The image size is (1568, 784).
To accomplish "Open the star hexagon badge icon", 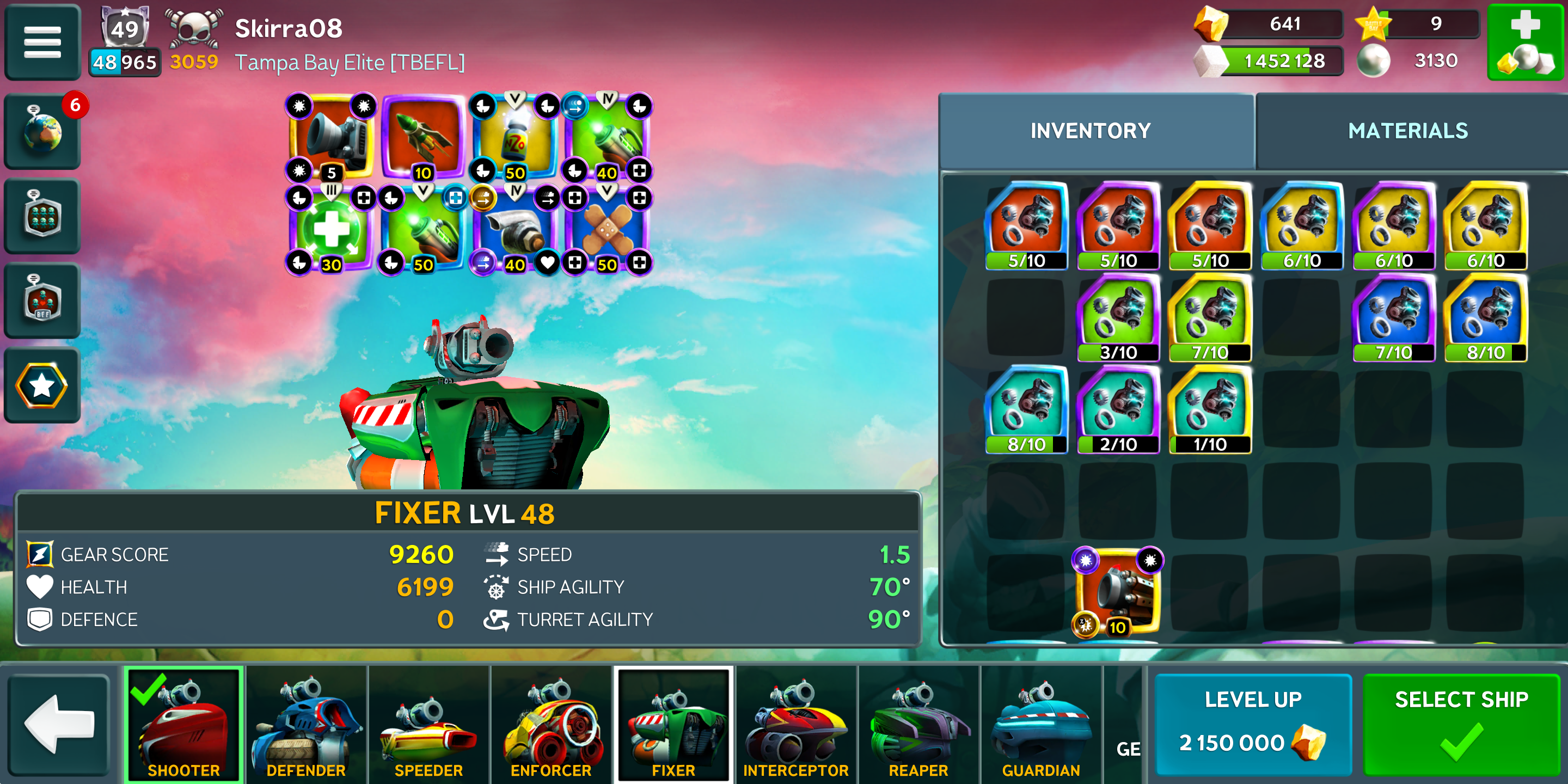I will tap(42, 385).
